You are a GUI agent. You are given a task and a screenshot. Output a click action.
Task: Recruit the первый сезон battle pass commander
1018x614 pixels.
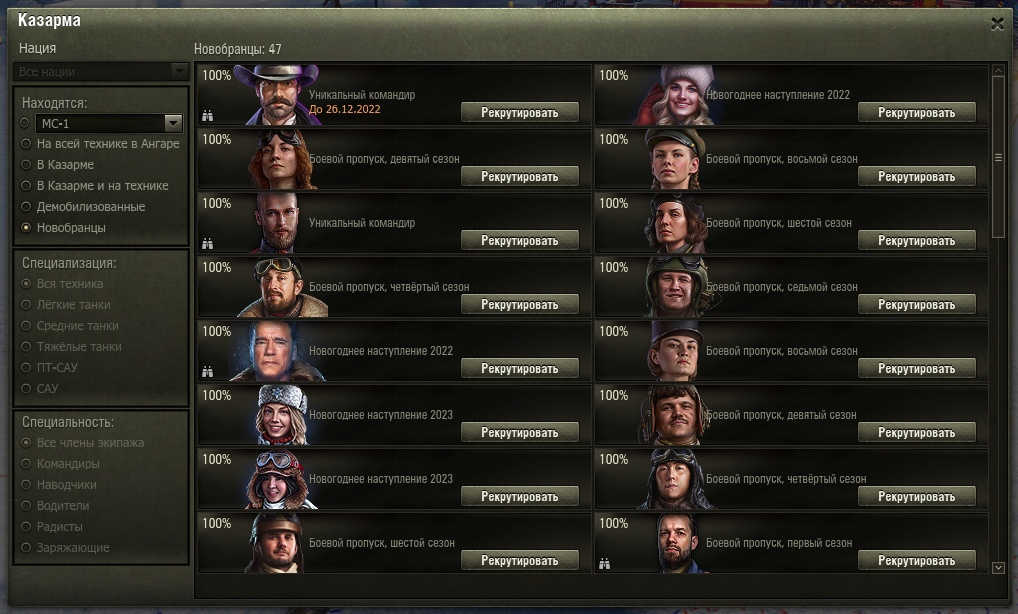917,561
